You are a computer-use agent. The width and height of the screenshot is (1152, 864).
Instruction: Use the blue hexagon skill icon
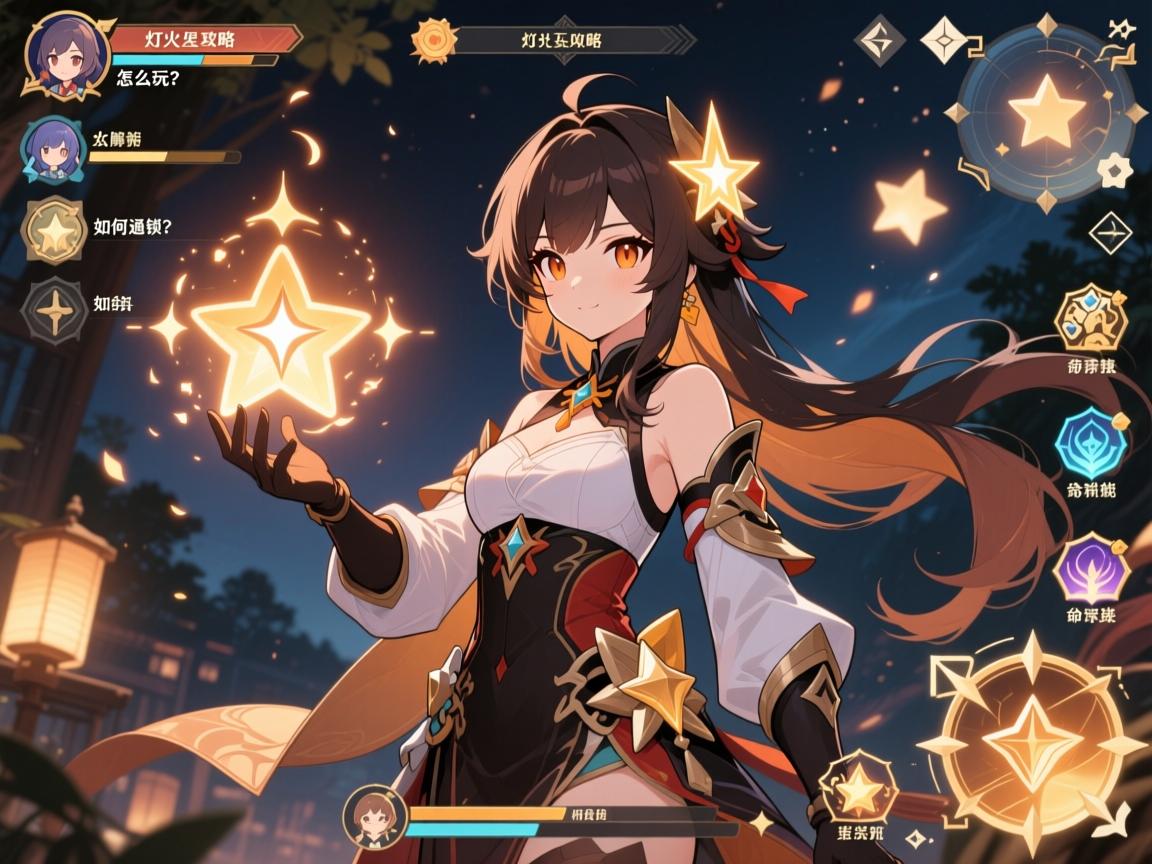click(x=1091, y=442)
